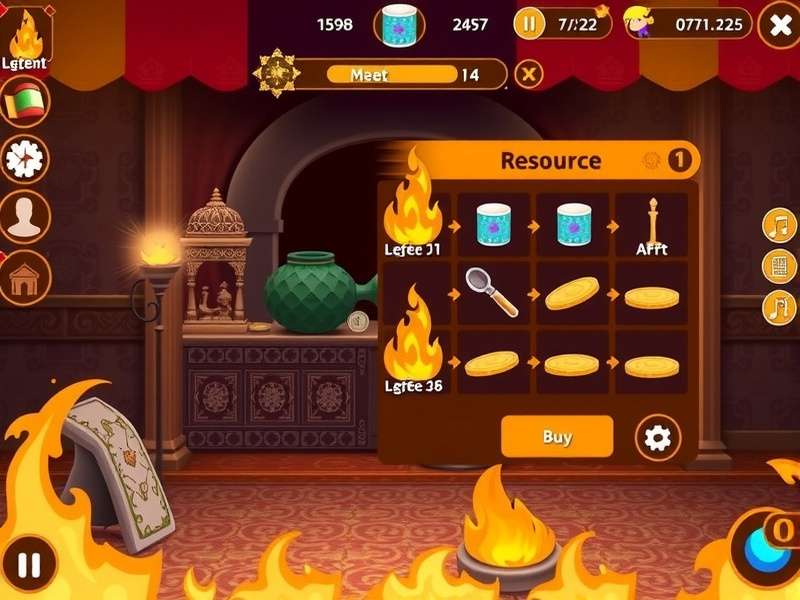The image size is (800, 600).
Task: Open the red-green flag sidebar icon
Action: tap(25, 100)
